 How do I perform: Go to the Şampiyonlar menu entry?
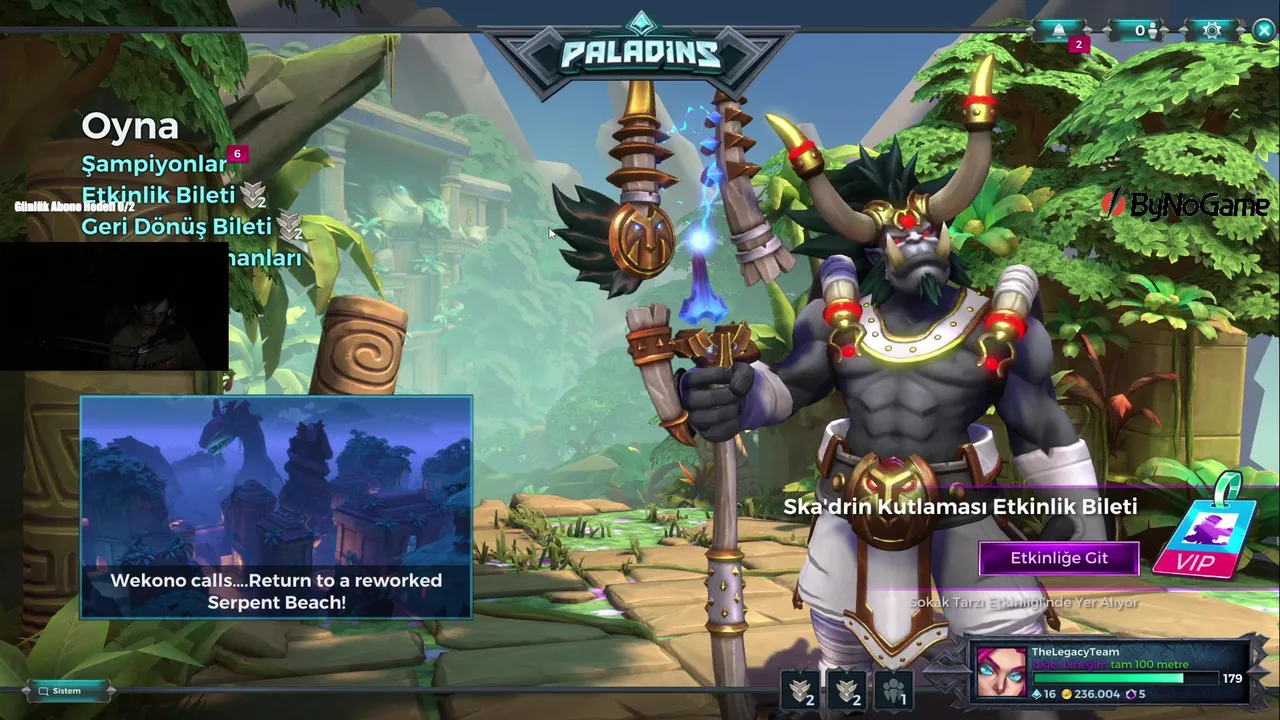[x=155, y=164]
